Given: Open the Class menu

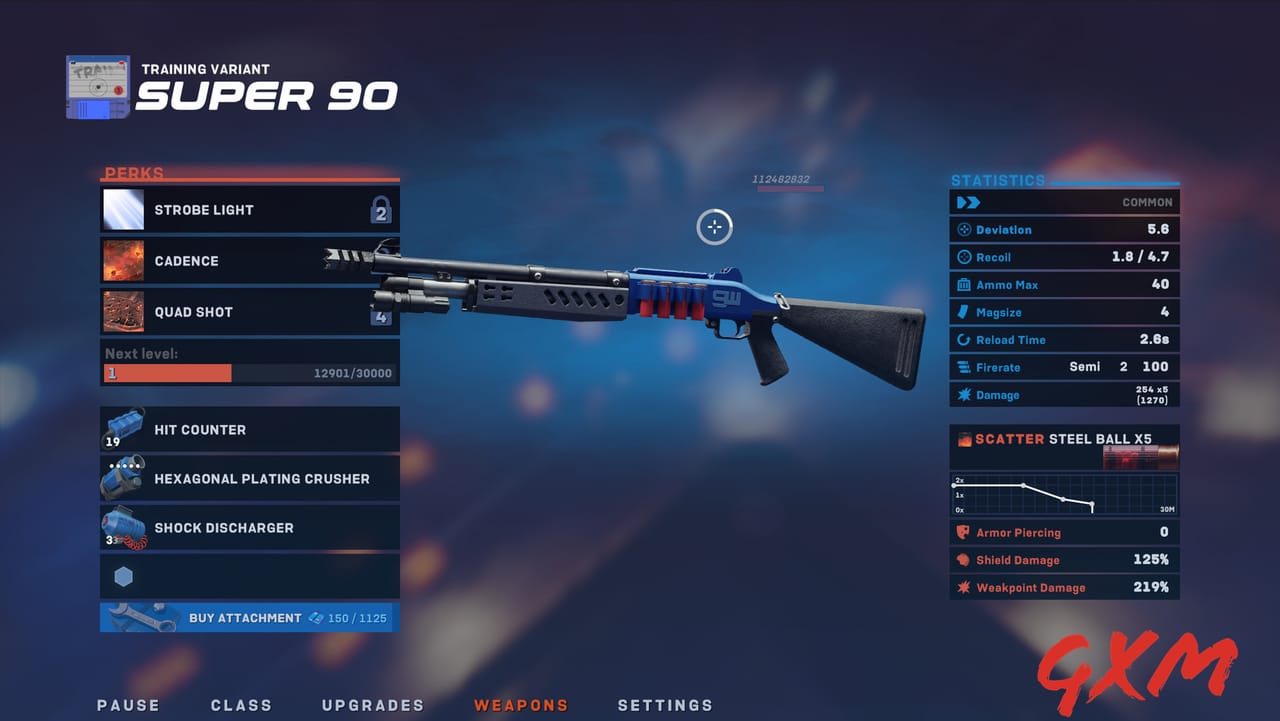Looking at the screenshot, I should click(241, 705).
